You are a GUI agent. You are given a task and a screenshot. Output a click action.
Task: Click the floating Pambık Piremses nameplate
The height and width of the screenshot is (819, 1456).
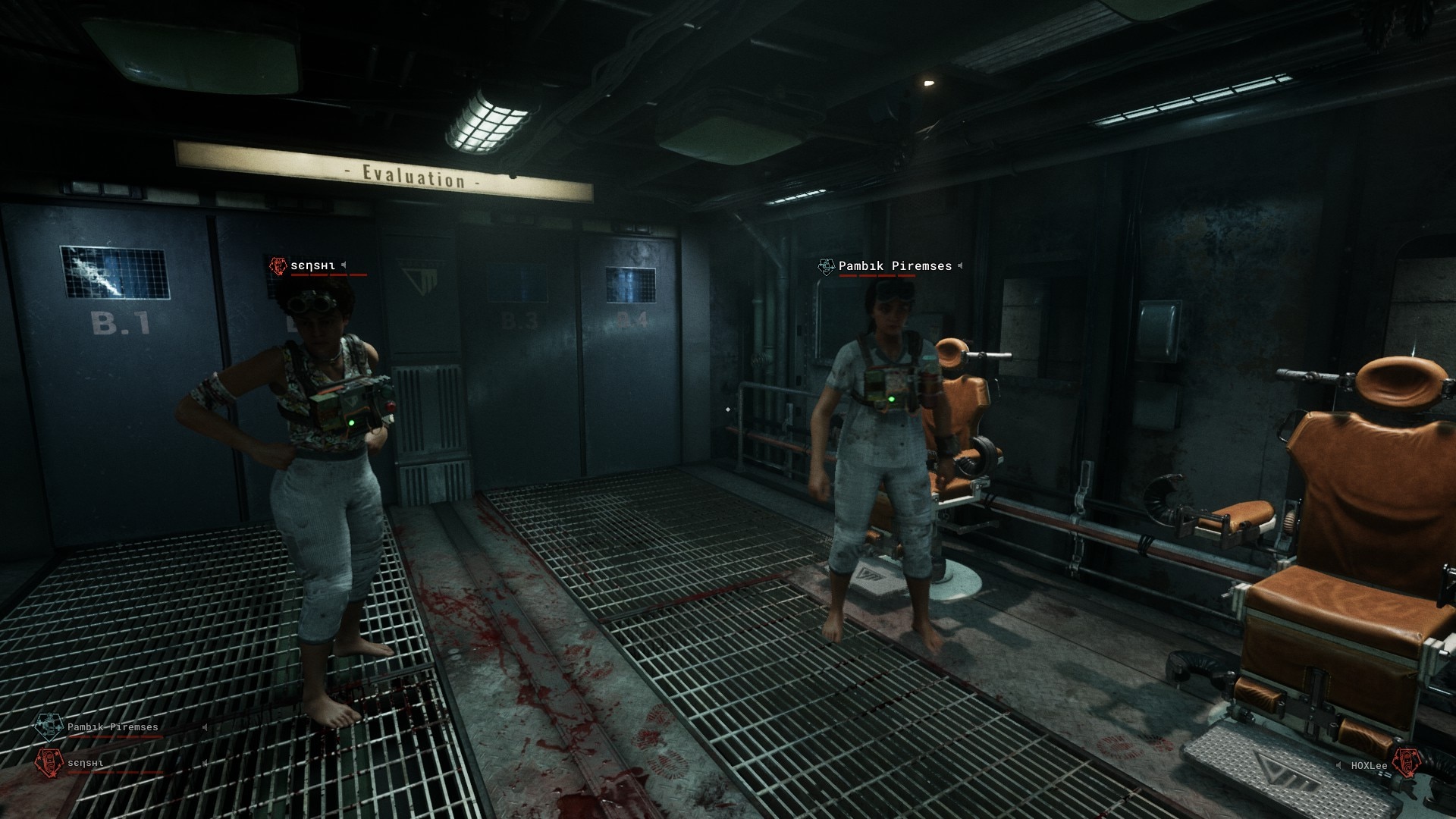point(894,266)
